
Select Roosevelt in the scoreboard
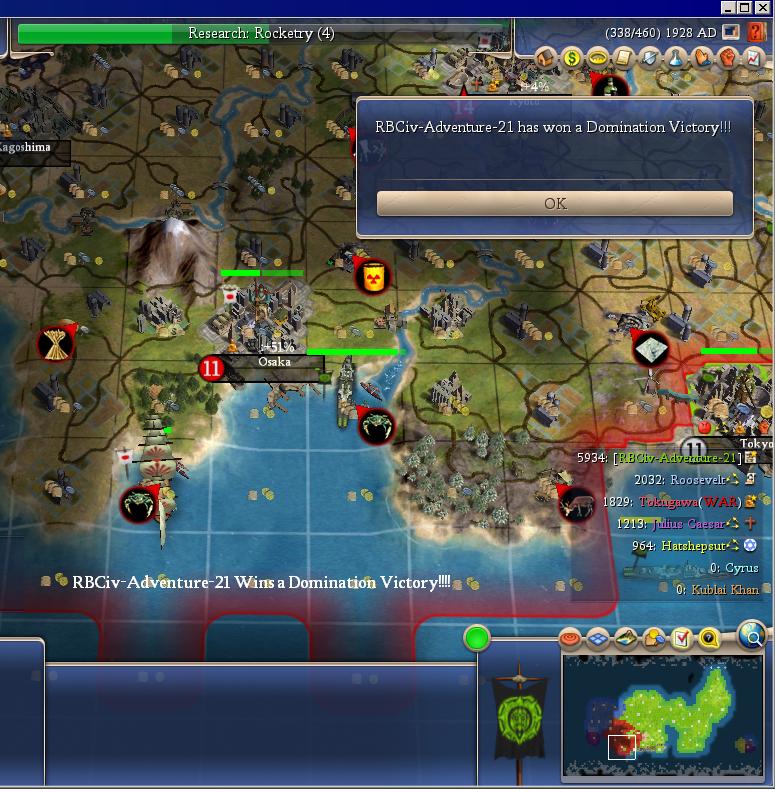coord(698,480)
